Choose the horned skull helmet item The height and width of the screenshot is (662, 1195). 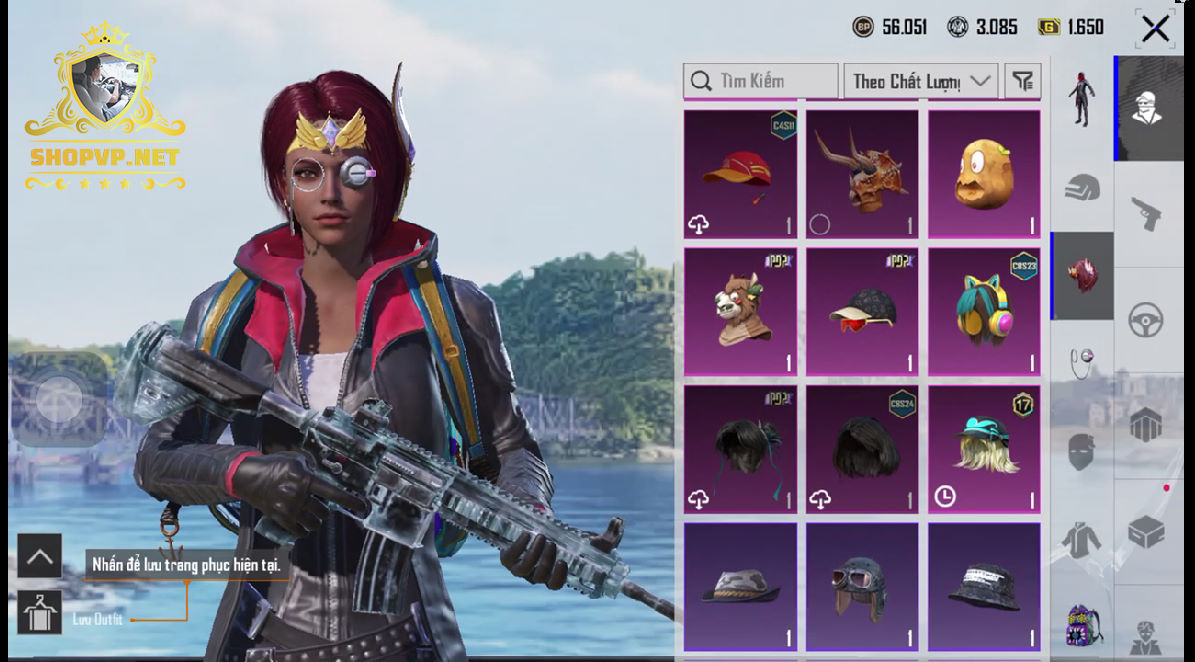tap(862, 173)
